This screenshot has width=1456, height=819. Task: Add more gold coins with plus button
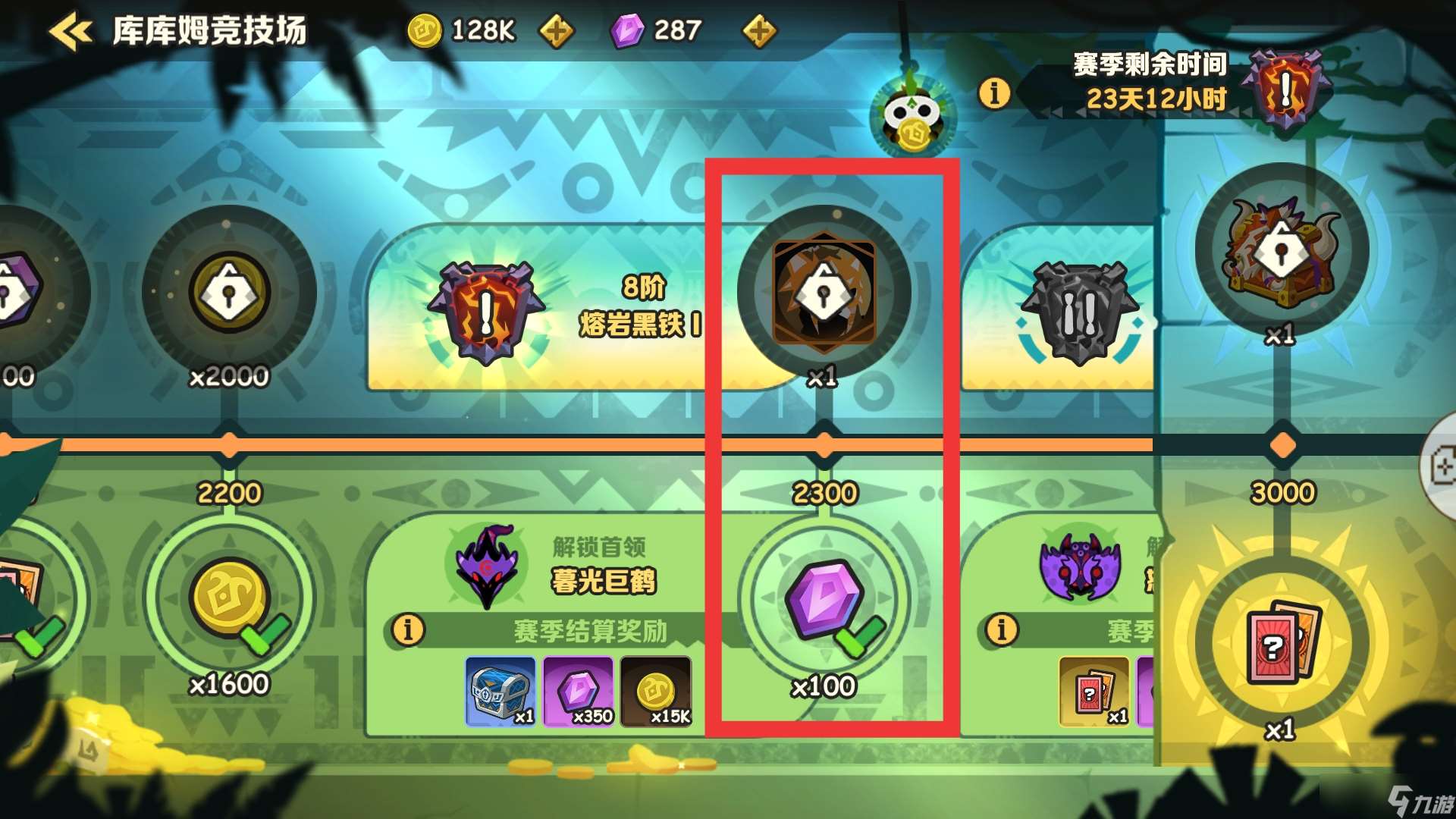[556, 32]
